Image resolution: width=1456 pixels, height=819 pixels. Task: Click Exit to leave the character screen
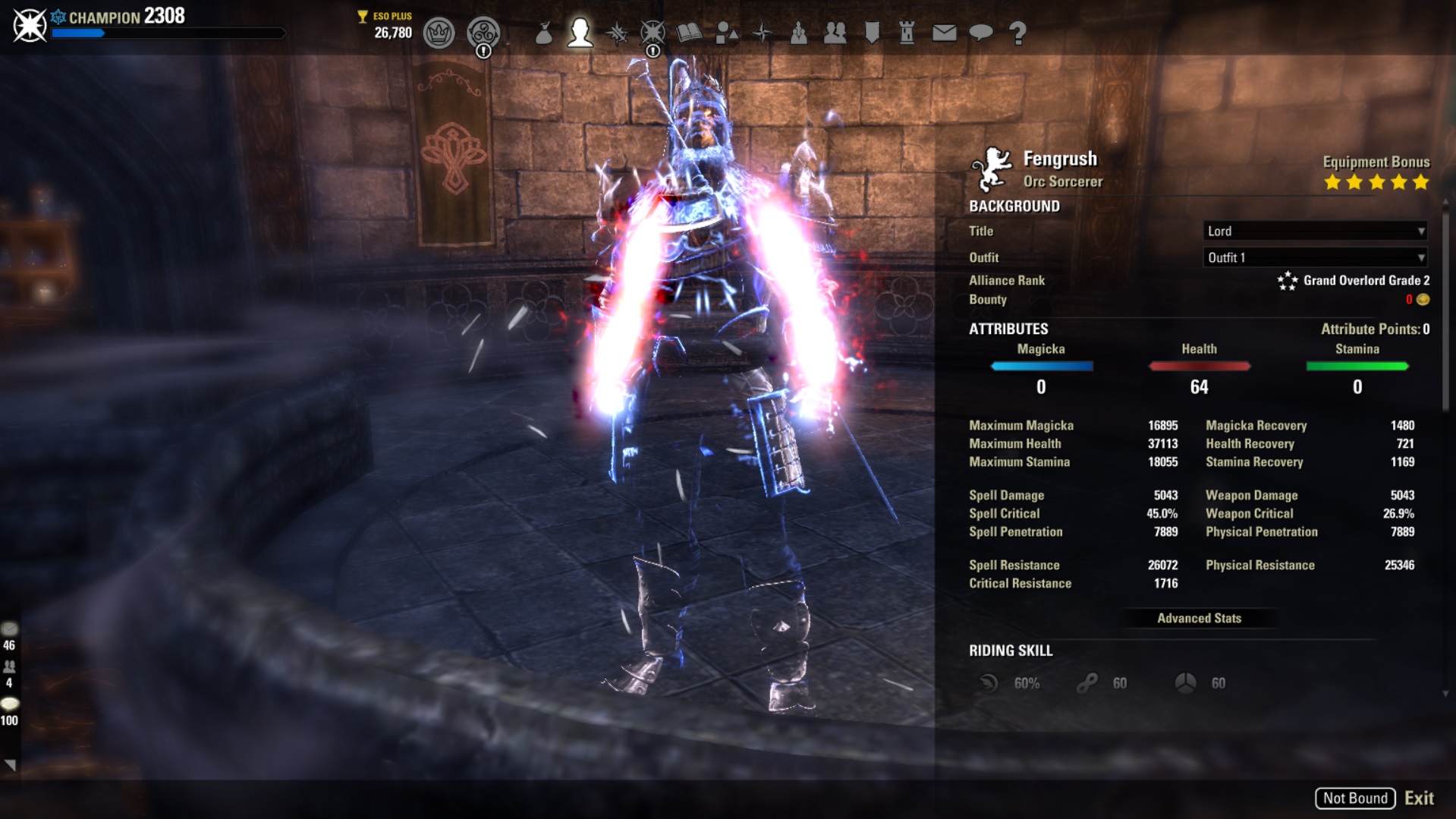(1418, 798)
